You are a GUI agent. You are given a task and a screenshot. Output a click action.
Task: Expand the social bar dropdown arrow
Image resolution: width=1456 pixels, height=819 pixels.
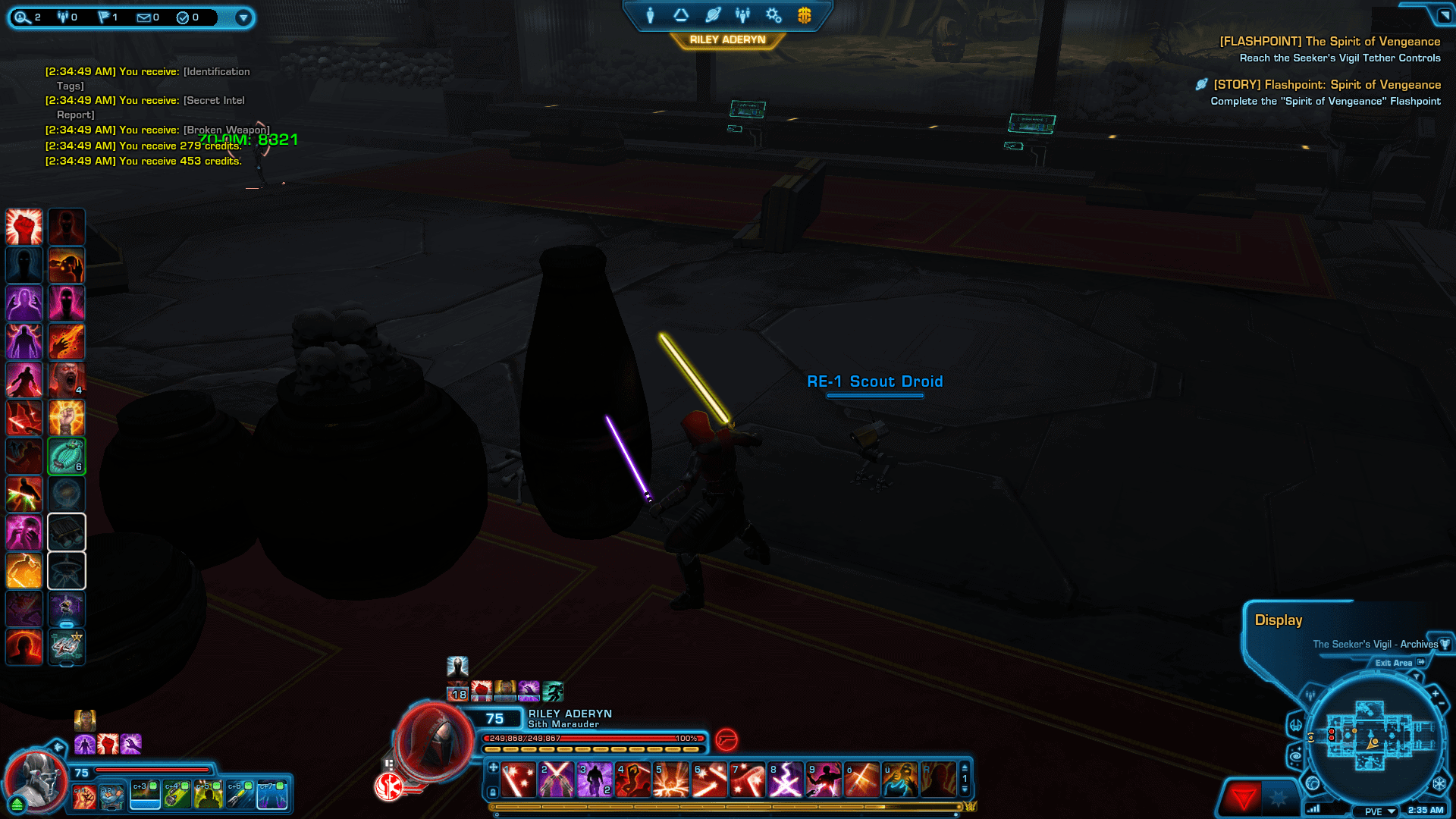[x=243, y=17]
